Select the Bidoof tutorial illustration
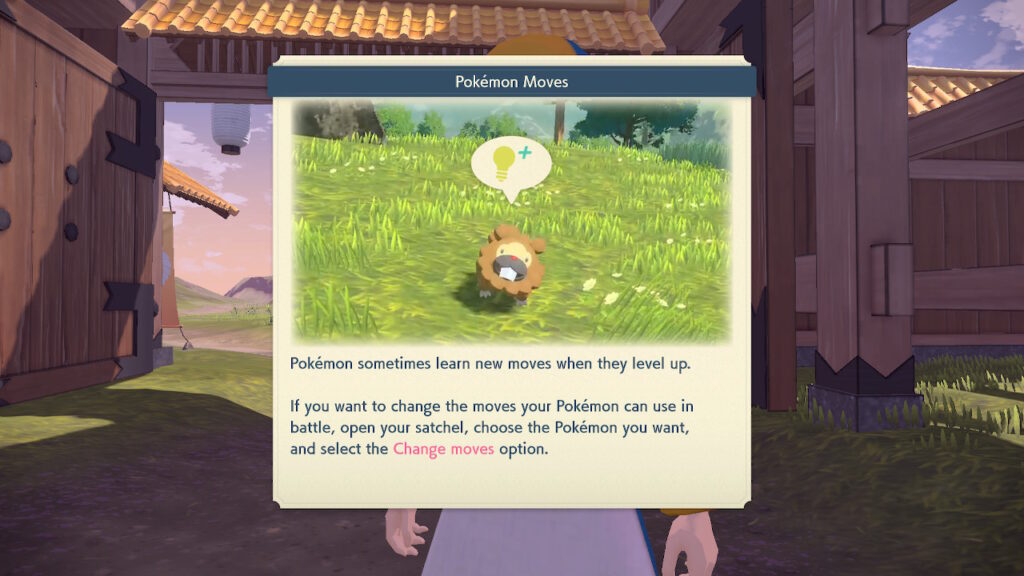 click(x=511, y=222)
